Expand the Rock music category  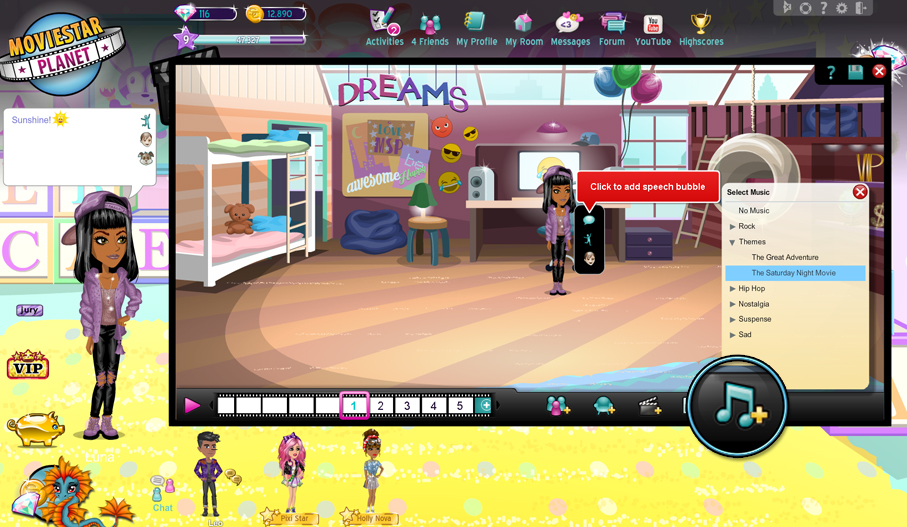pyautogui.click(x=746, y=227)
